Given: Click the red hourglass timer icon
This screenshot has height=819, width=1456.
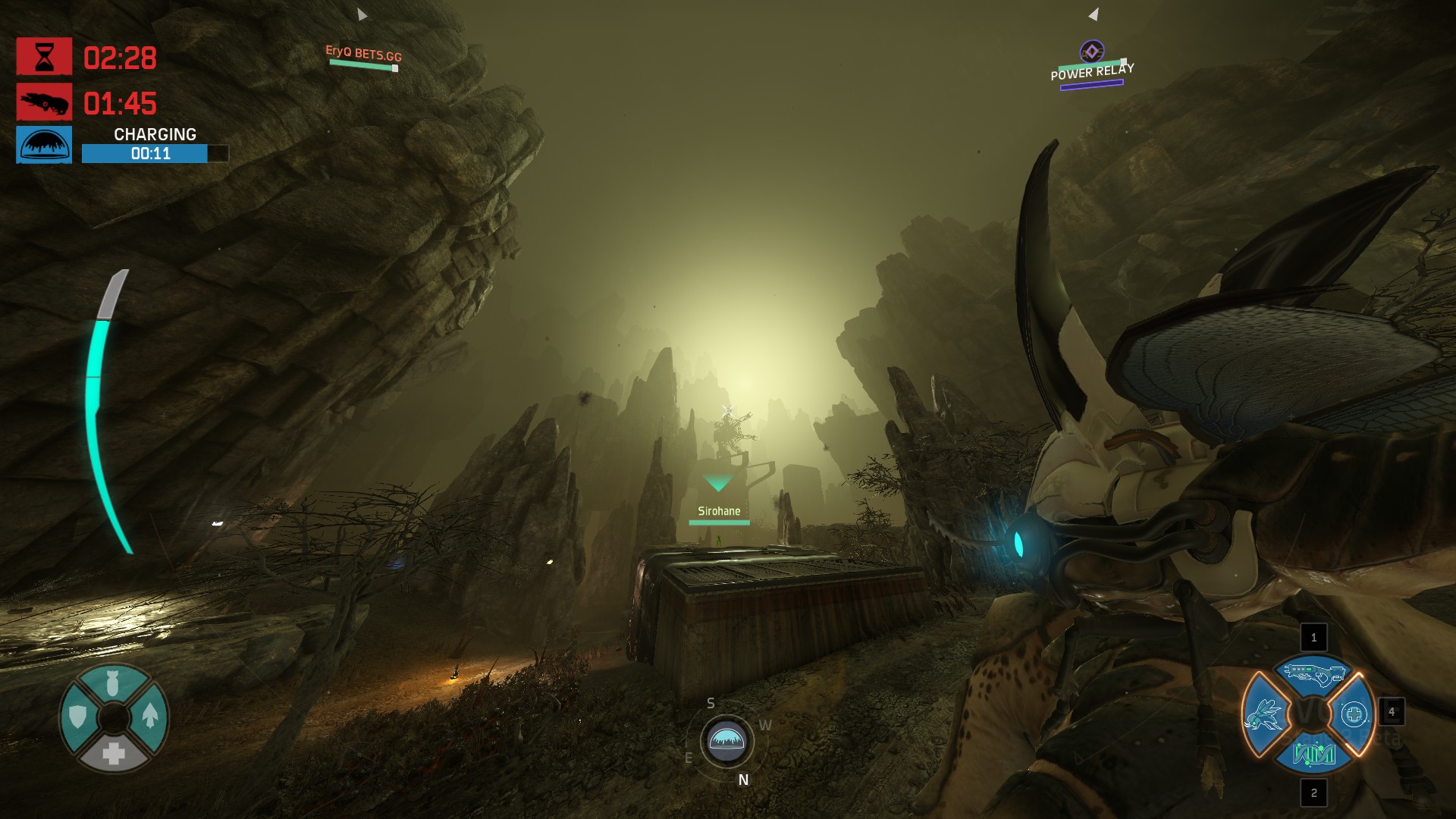Looking at the screenshot, I should pos(44,57).
